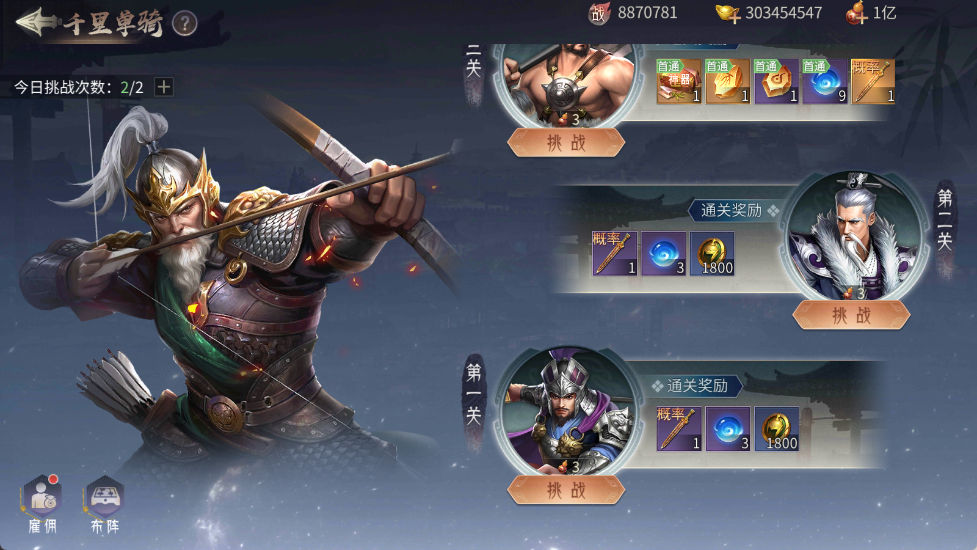View the 第一关 gold coin 1800 reward

(x=777, y=429)
